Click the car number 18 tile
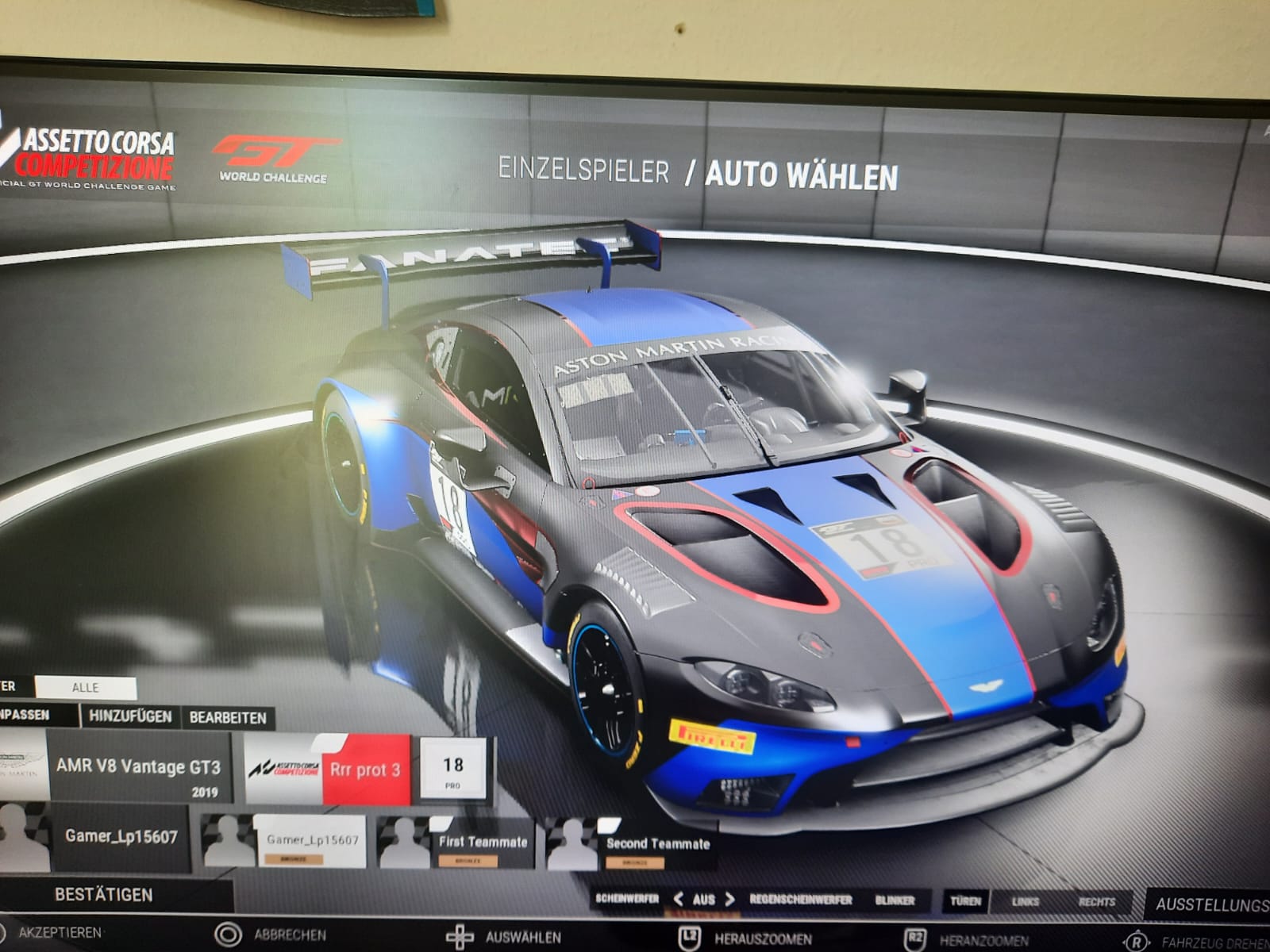Image resolution: width=1270 pixels, height=952 pixels. [452, 768]
